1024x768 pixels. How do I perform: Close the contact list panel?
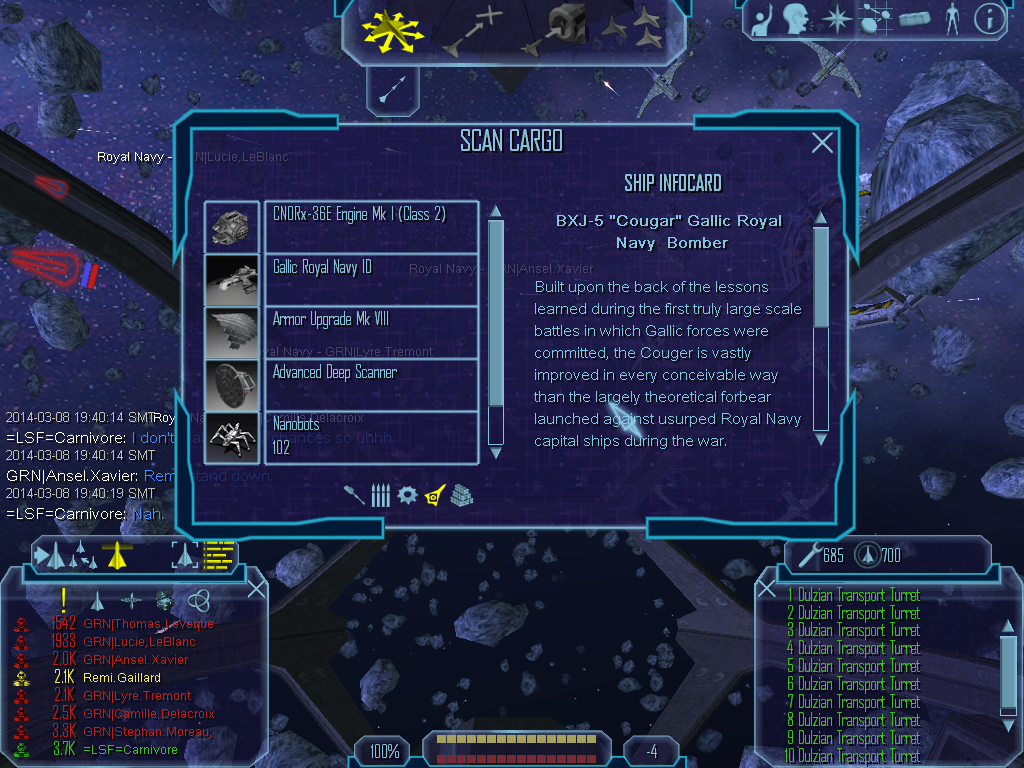coord(256,589)
